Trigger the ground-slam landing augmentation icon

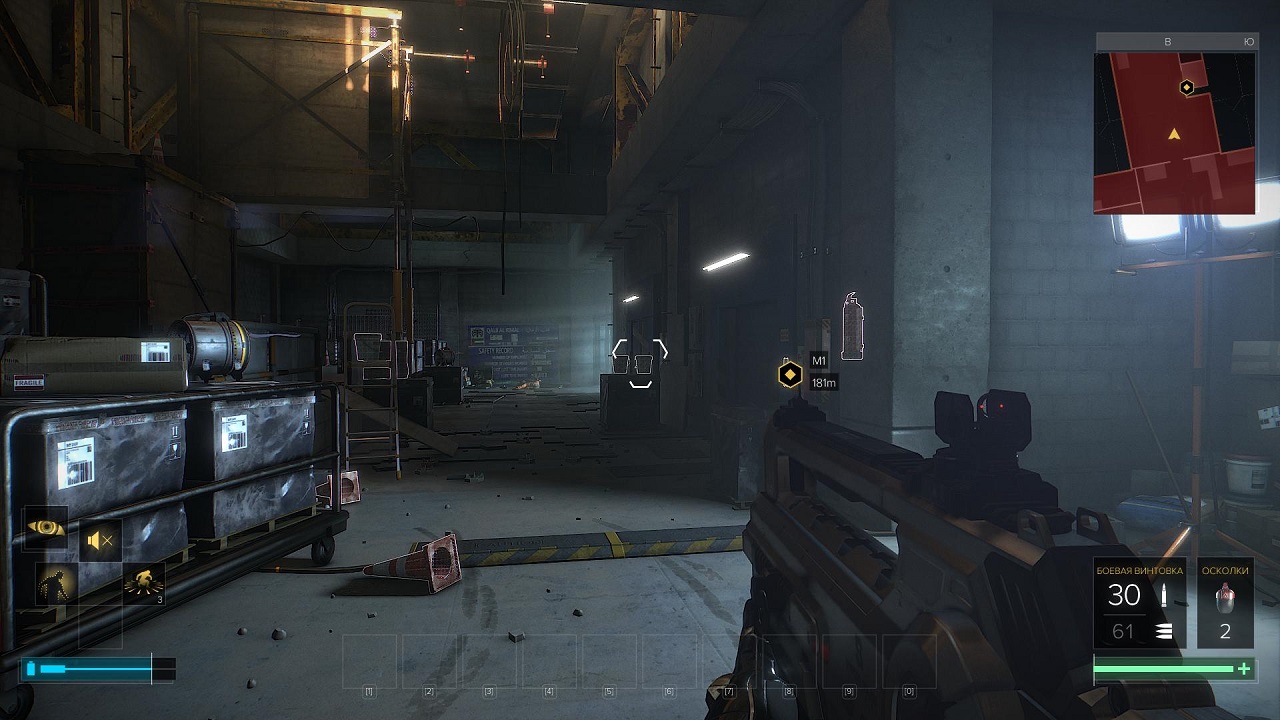click(x=144, y=584)
